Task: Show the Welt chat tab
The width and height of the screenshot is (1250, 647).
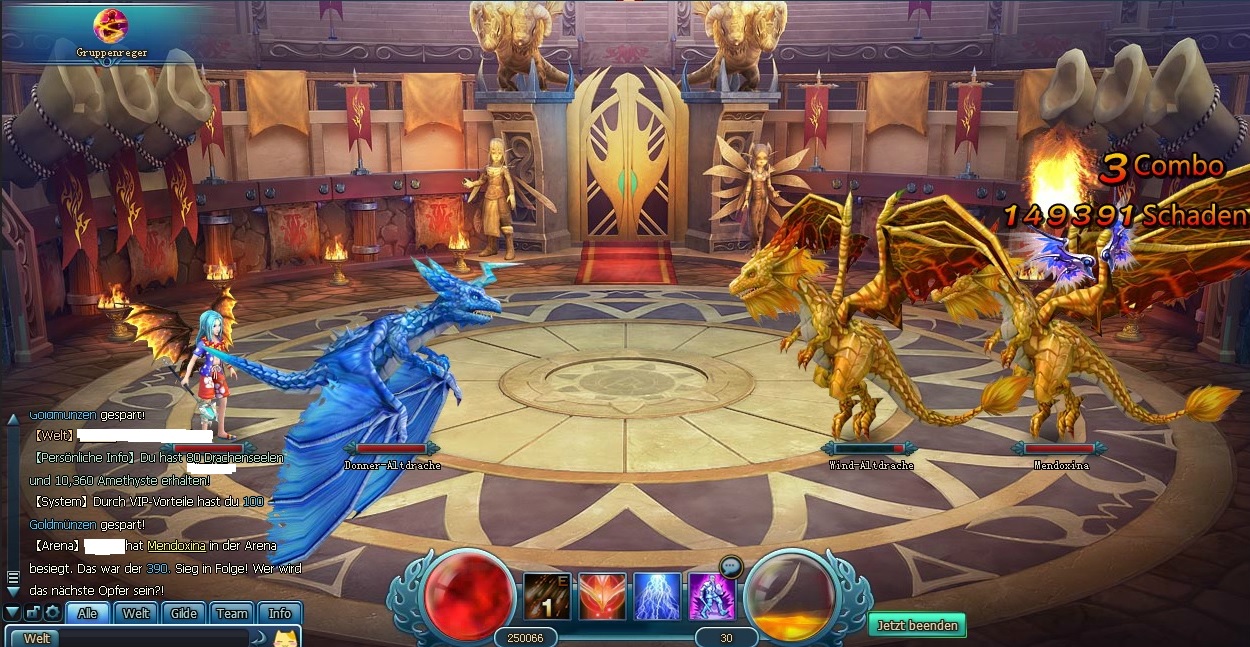Action: point(136,613)
